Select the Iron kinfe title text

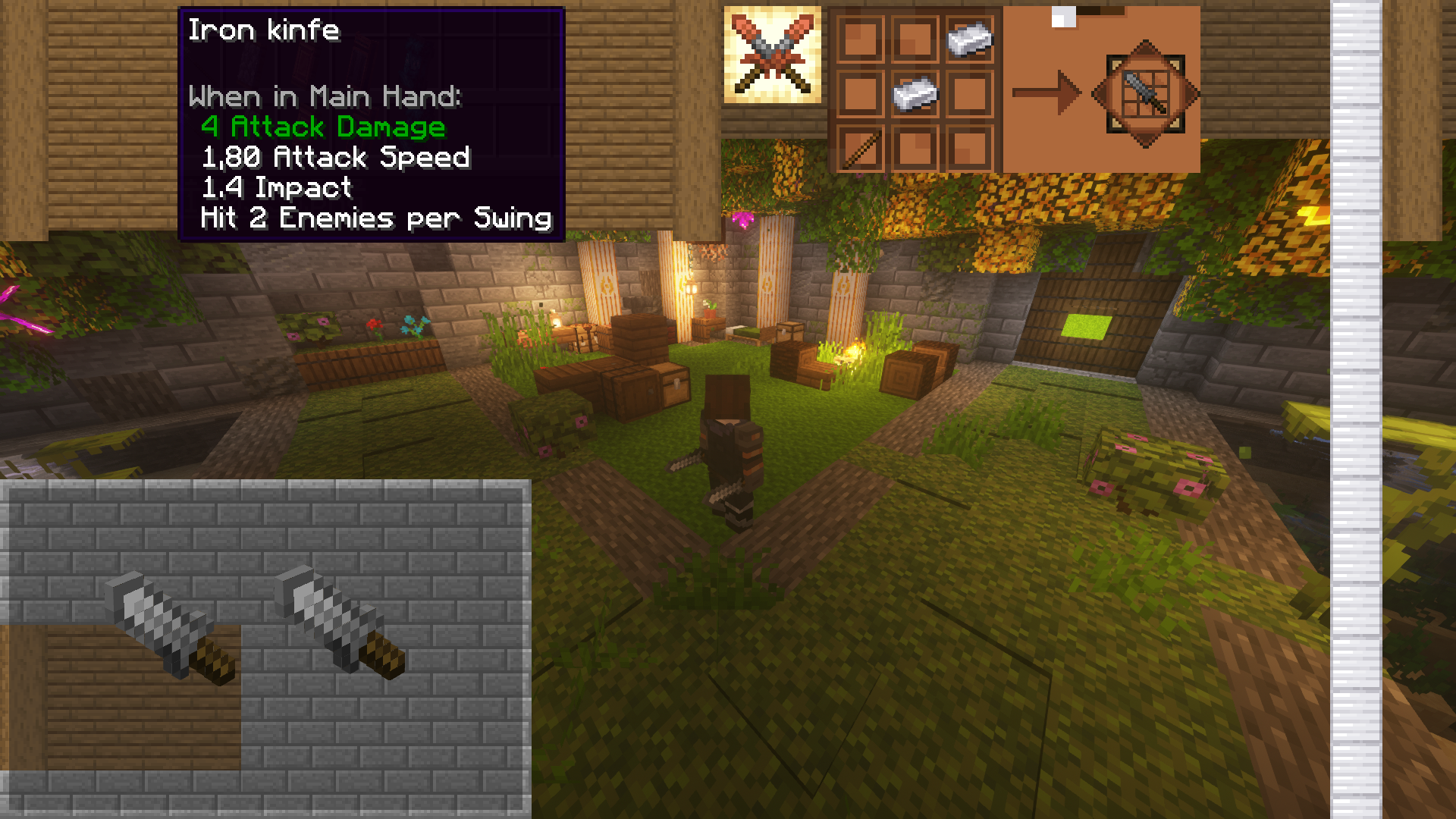pos(265,31)
